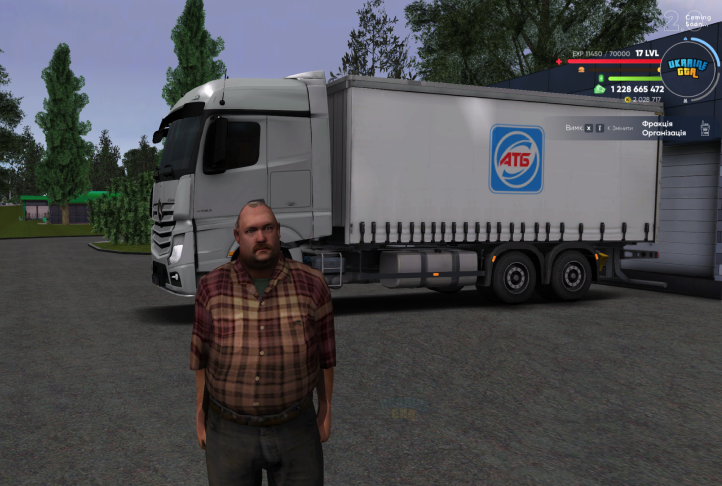Screen dimensions: 722x486
Task: Select the Фракція radio channel
Action: pos(656,124)
